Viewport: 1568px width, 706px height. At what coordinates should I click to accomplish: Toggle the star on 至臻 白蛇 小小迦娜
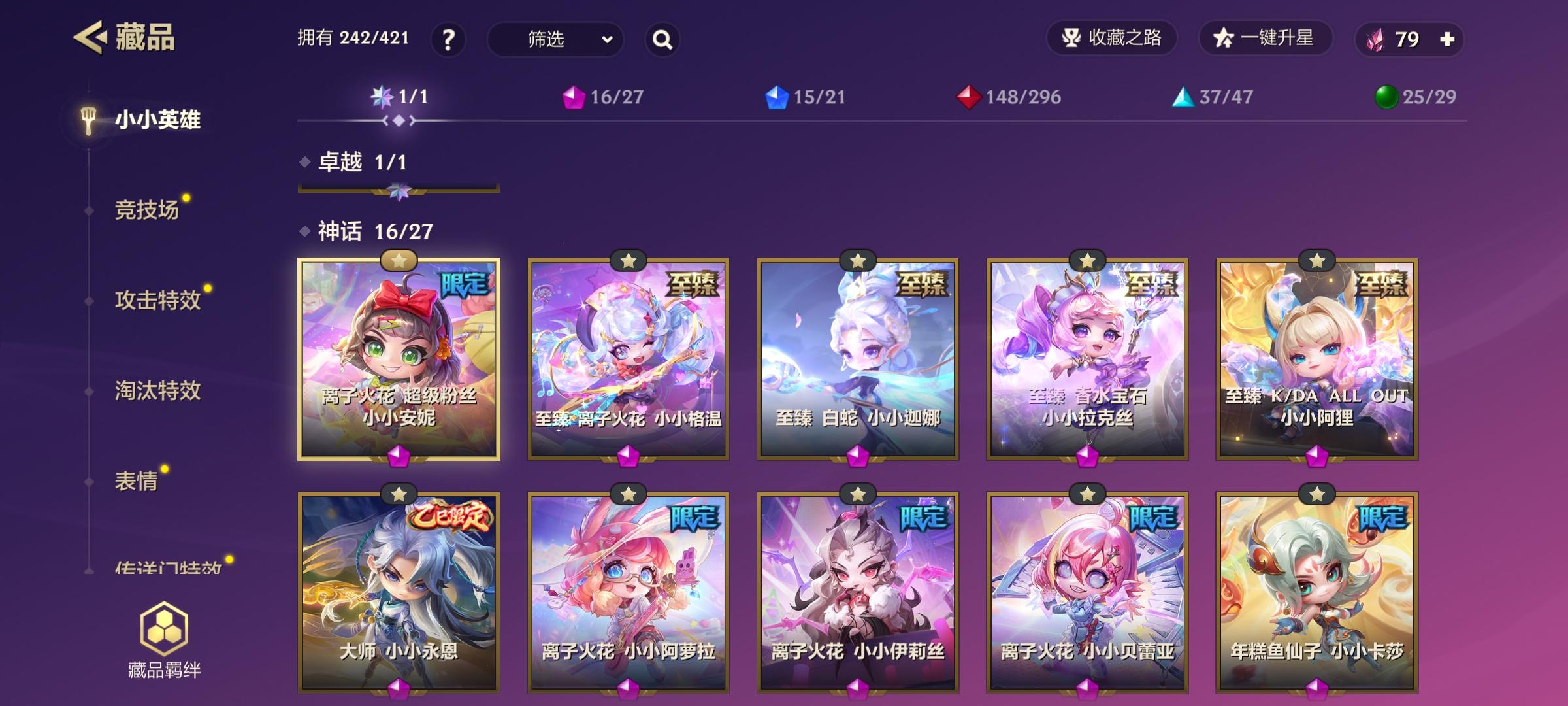click(x=857, y=260)
